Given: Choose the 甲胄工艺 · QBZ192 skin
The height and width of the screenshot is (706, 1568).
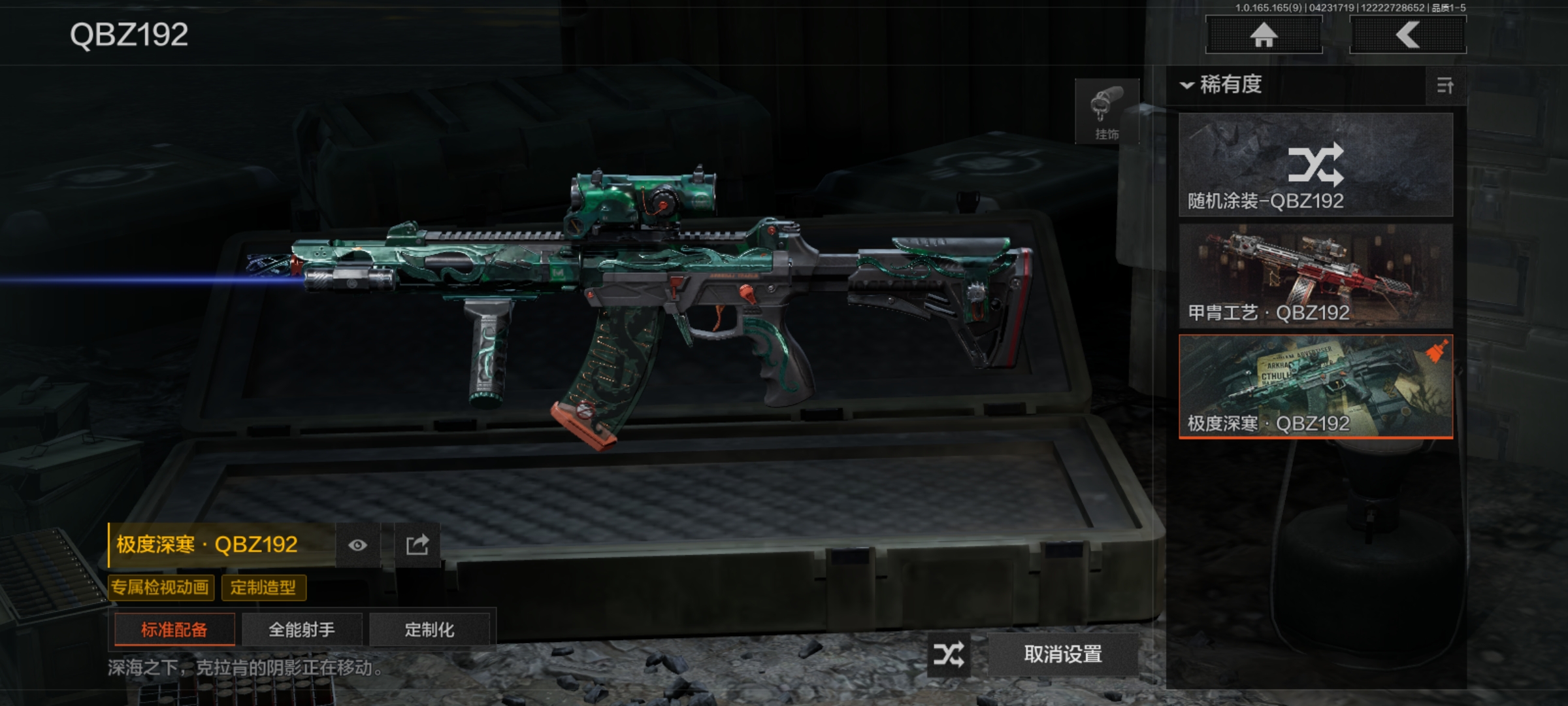Looking at the screenshot, I should click(x=1315, y=276).
